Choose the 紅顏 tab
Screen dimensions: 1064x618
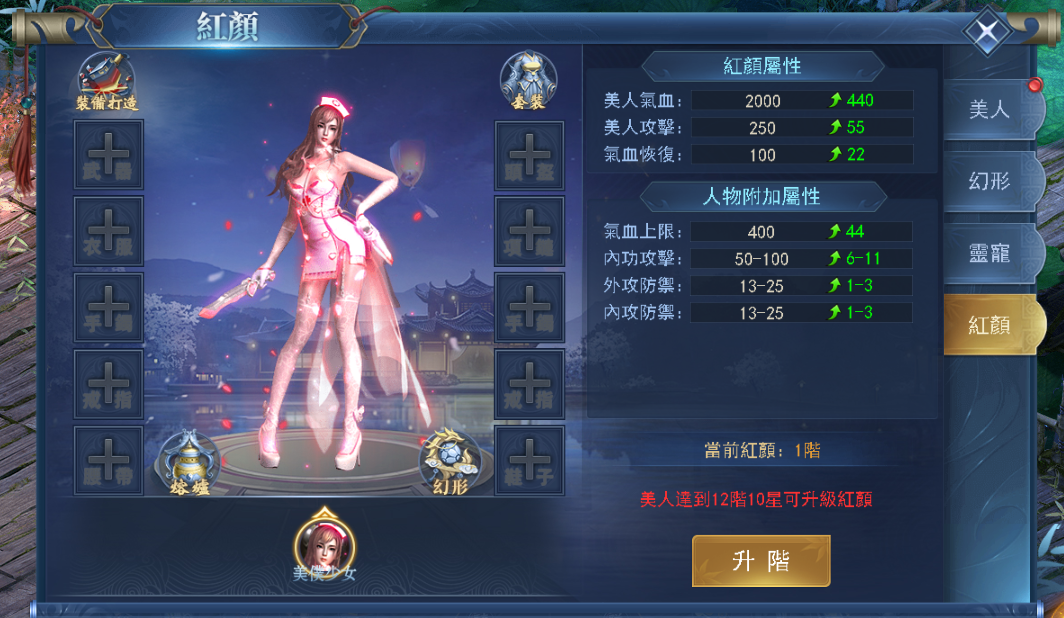(x=990, y=325)
